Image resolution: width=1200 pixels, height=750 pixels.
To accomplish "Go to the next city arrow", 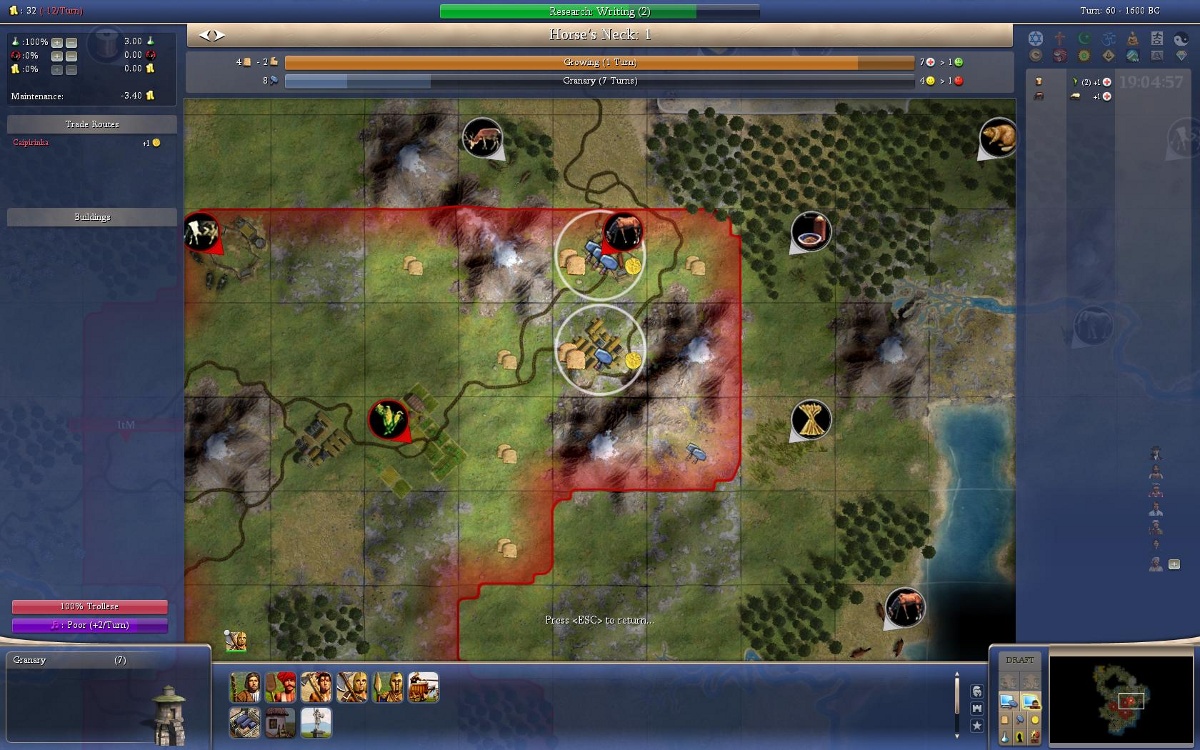I will (219, 35).
